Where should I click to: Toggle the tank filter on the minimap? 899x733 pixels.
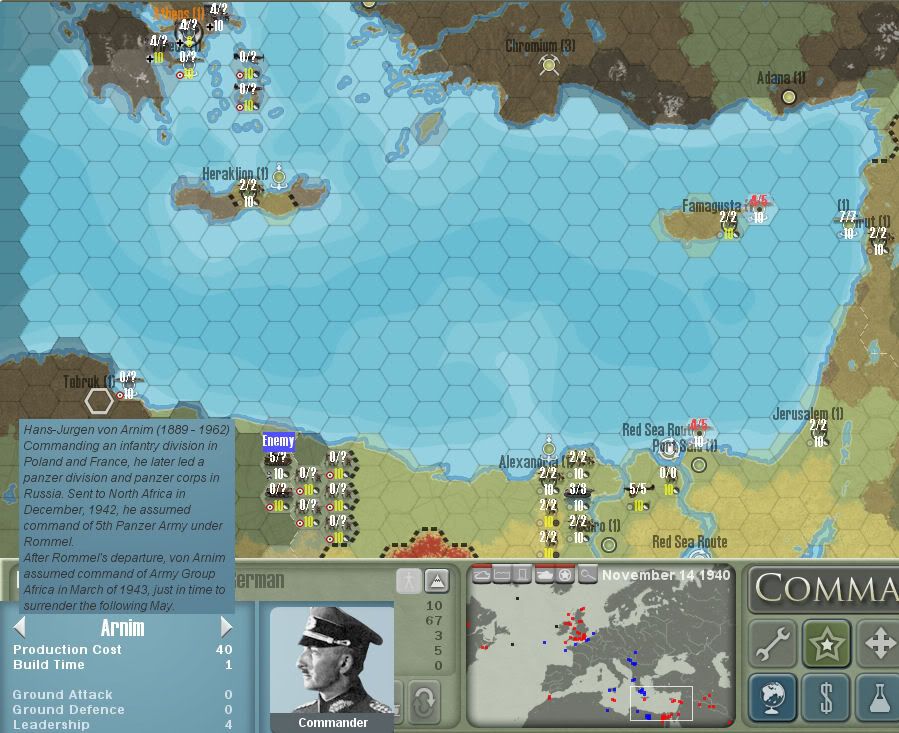(x=545, y=575)
